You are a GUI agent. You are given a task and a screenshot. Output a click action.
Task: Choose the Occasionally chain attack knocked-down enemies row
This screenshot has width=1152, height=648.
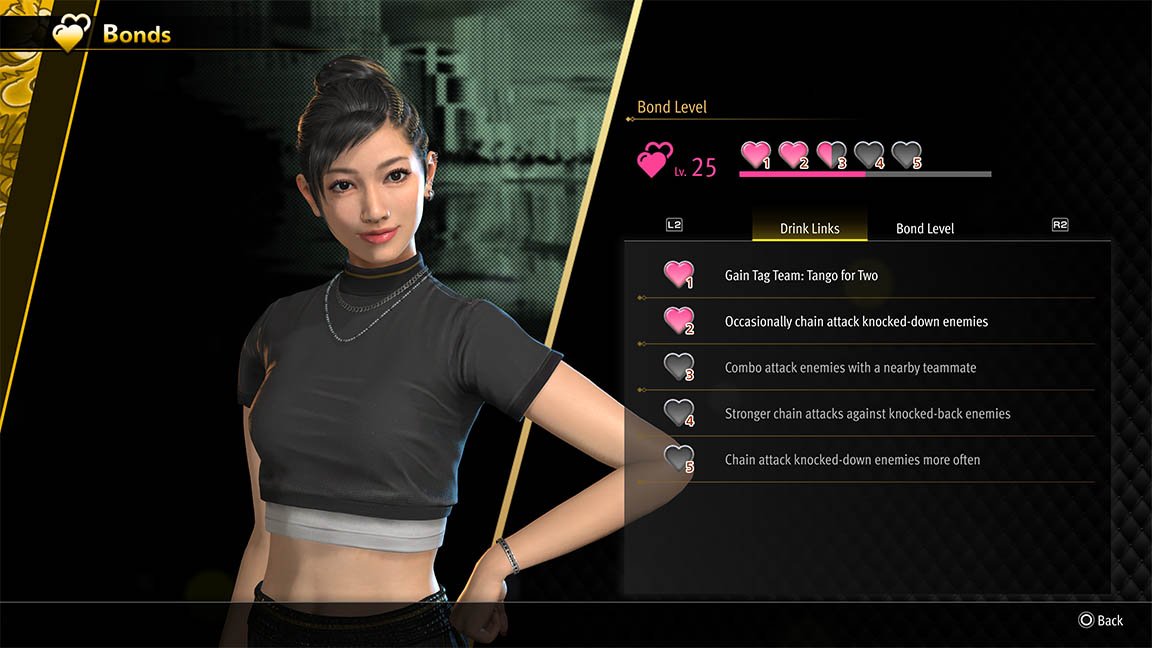click(x=856, y=321)
